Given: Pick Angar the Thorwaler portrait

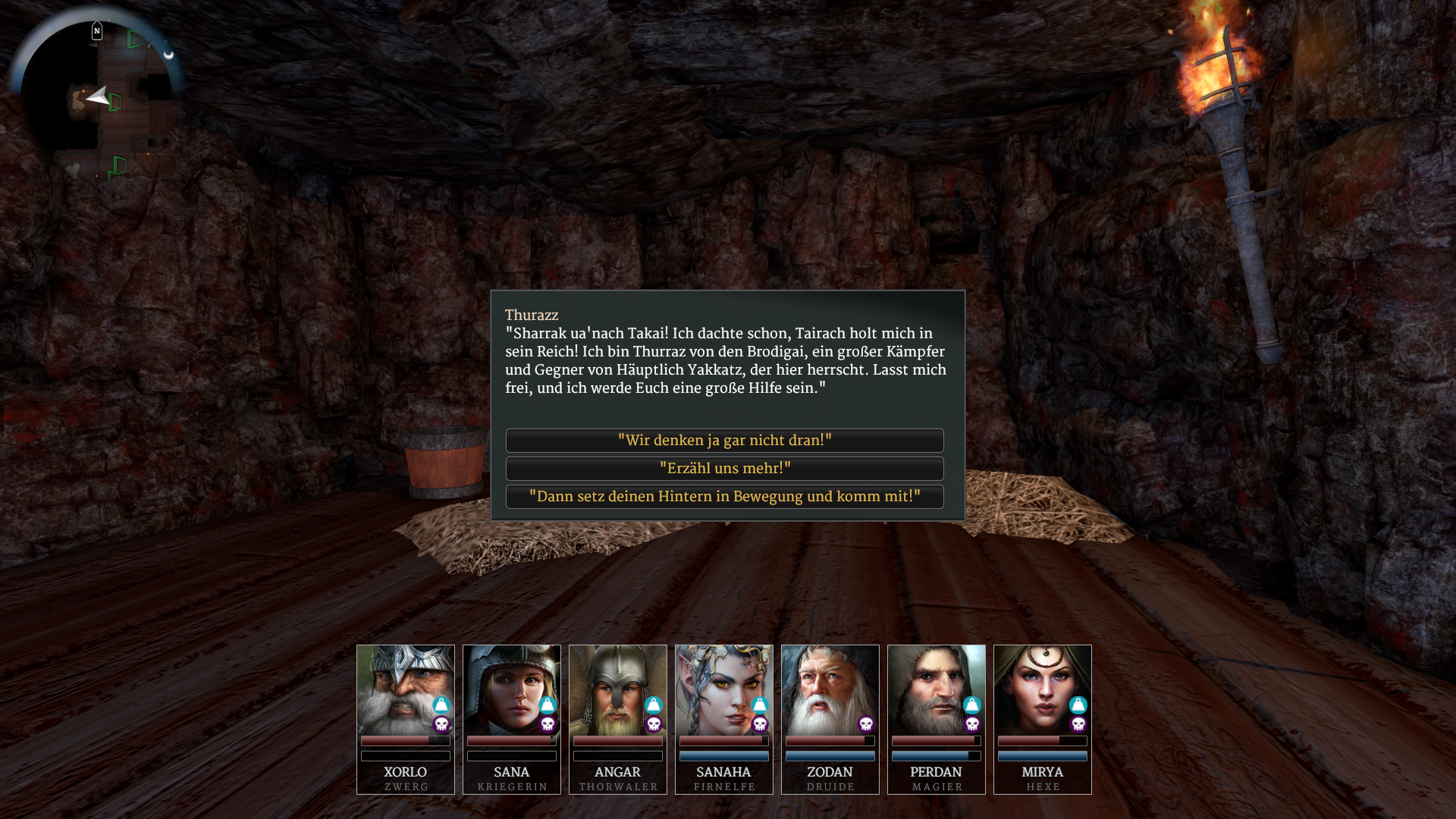Looking at the screenshot, I should click(x=617, y=689).
